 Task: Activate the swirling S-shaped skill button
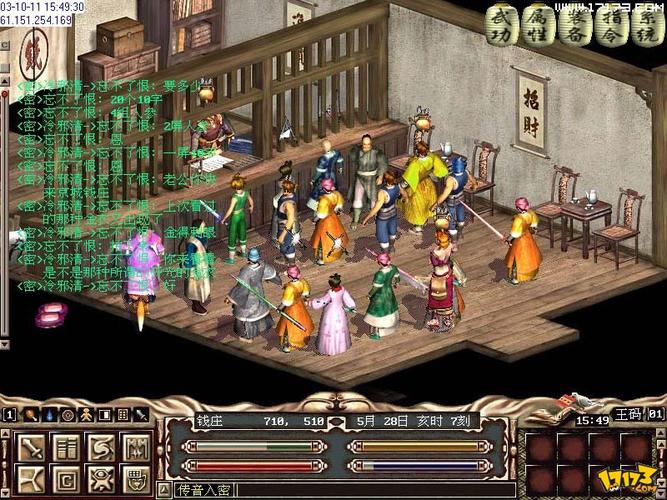[100, 447]
